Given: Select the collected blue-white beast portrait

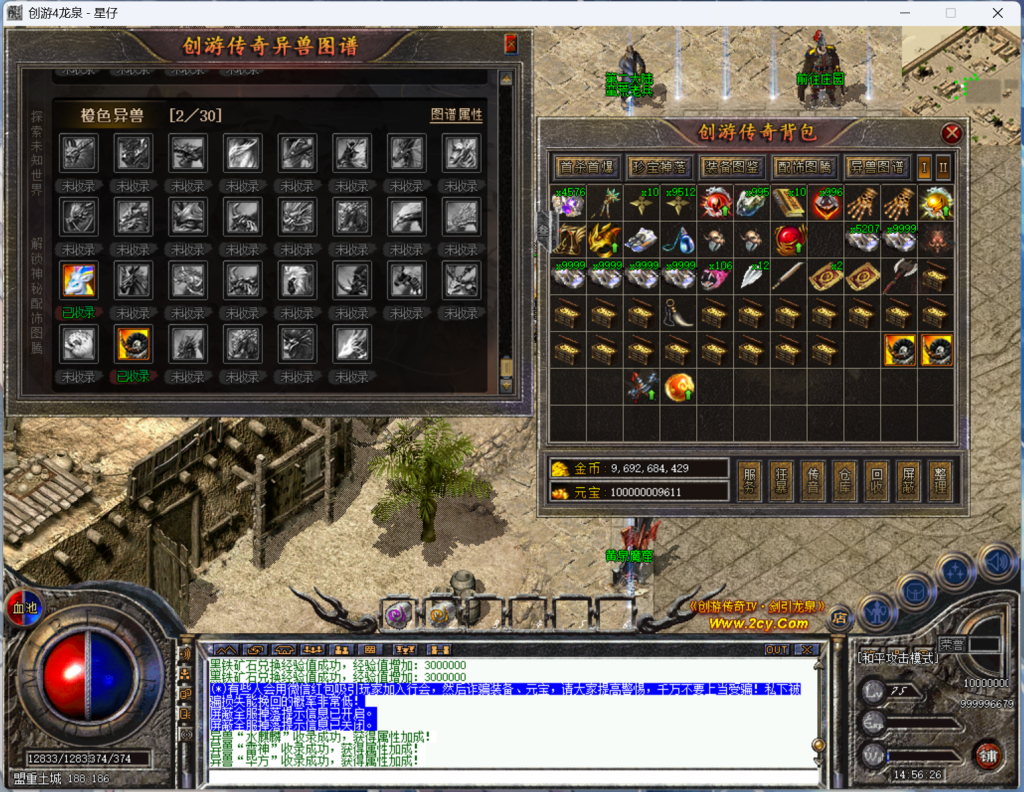Looking at the screenshot, I should click(78, 281).
